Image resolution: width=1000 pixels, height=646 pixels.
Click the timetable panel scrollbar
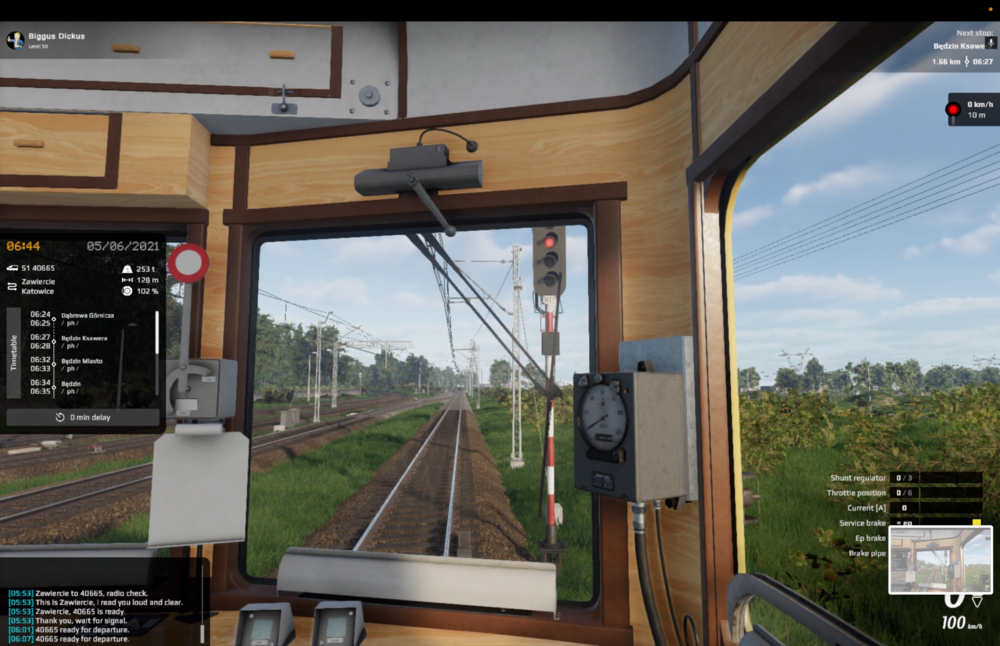[x=156, y=334]
